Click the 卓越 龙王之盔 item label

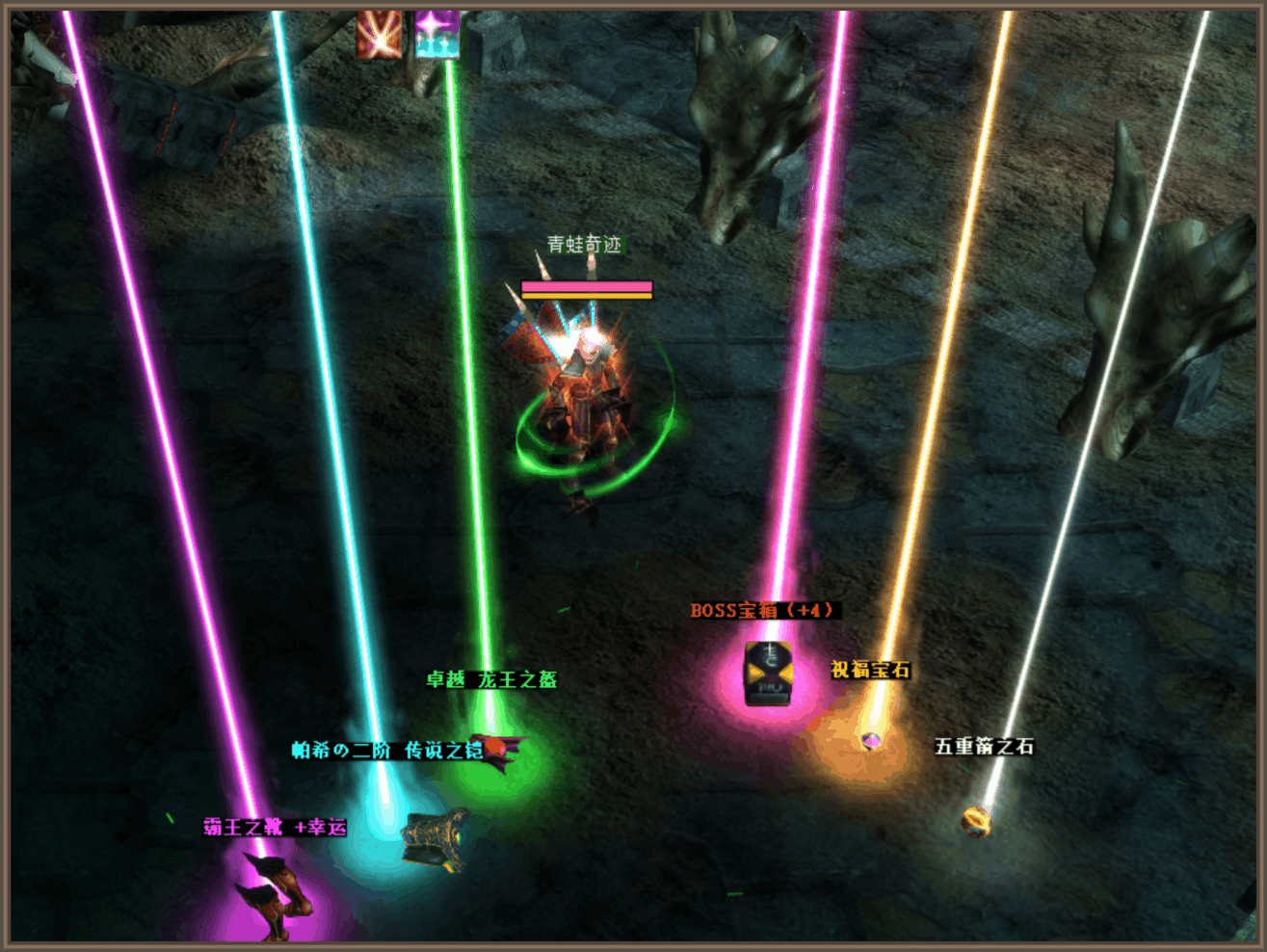(x=491, y=680)
